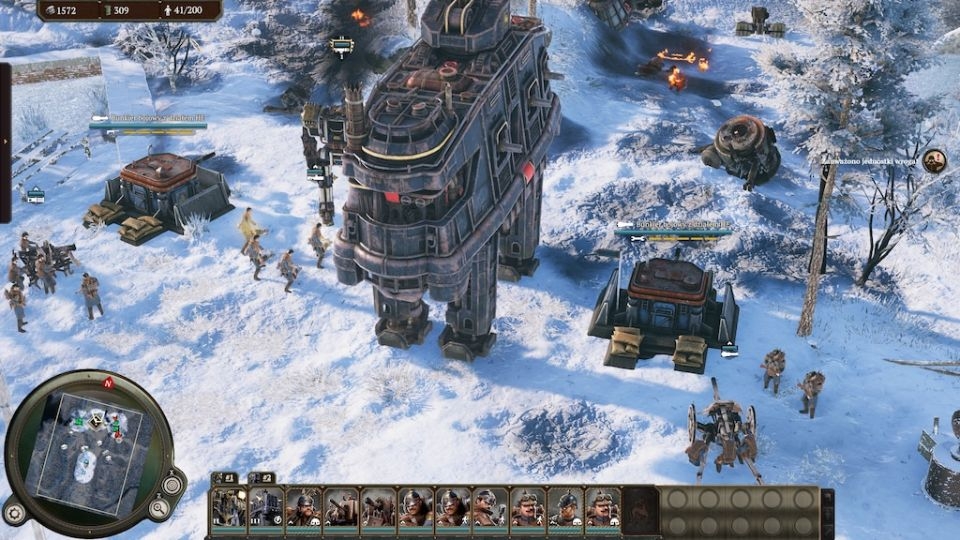Select control group 2 tab

tap(261, 478)
